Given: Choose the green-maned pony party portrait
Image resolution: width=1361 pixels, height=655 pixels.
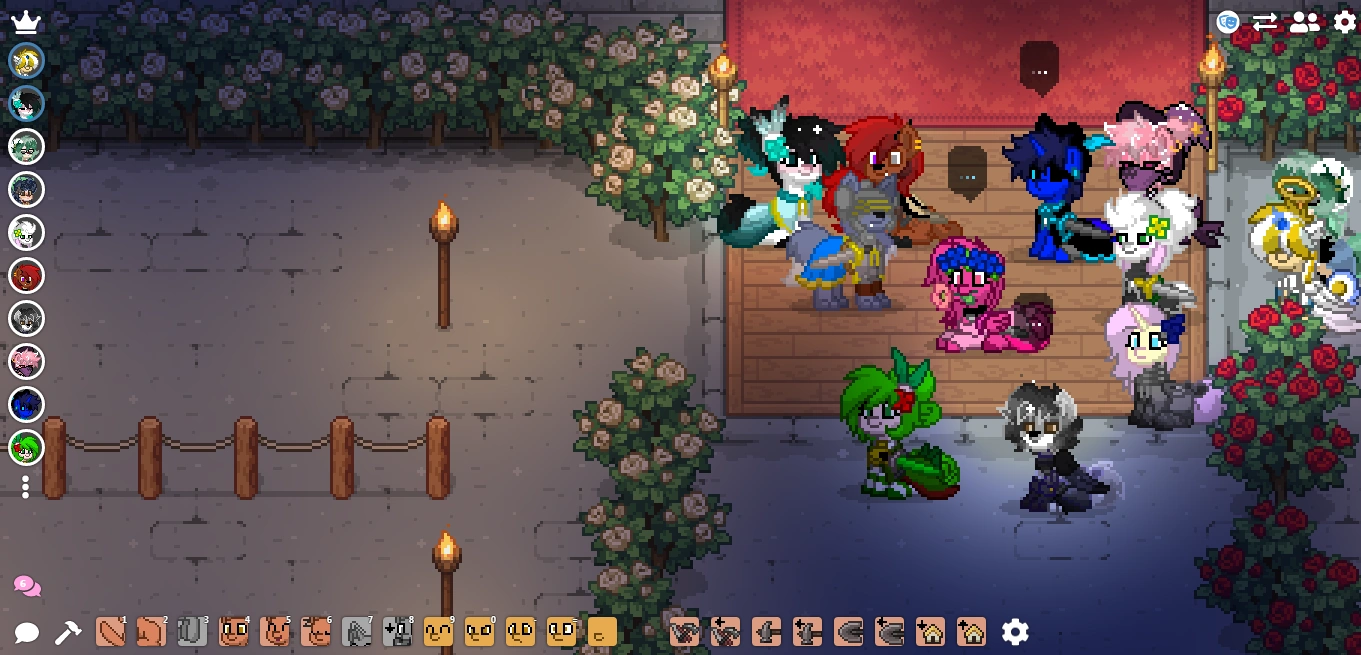Looking at the screenshot, I should click(x=26, y=447).
